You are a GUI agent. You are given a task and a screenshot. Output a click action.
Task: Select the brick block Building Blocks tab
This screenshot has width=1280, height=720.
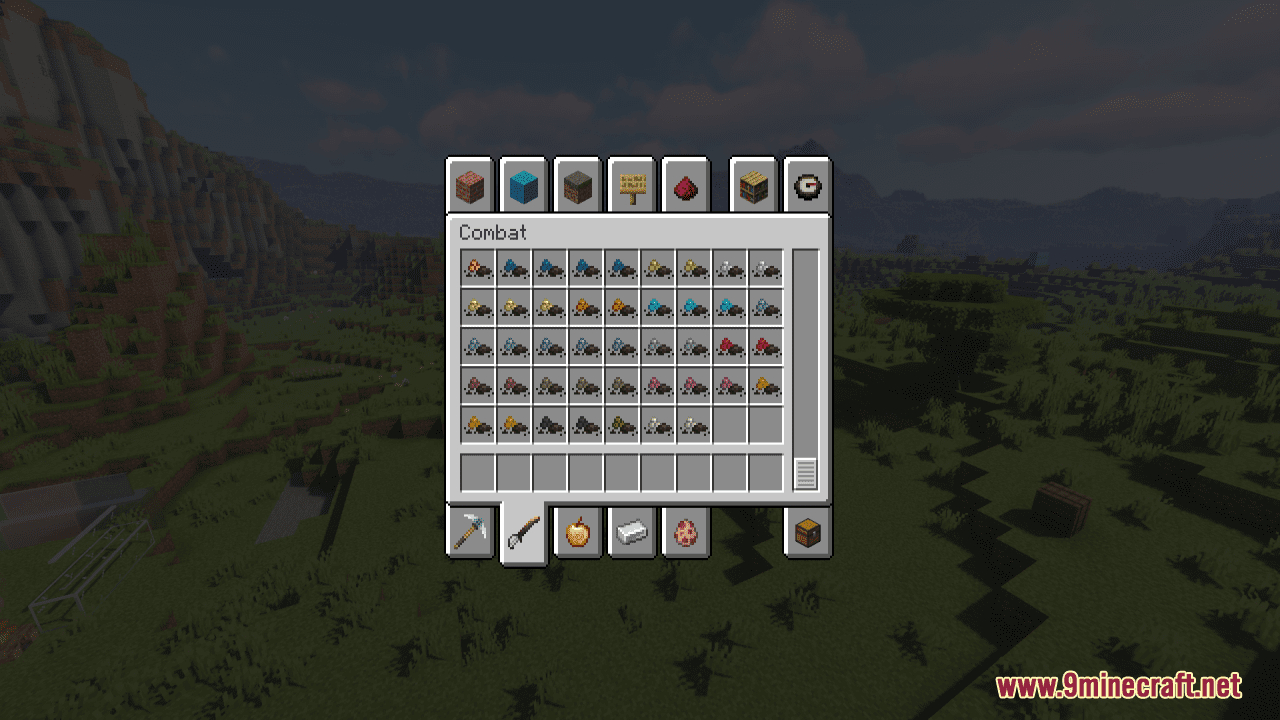[470, 185]
